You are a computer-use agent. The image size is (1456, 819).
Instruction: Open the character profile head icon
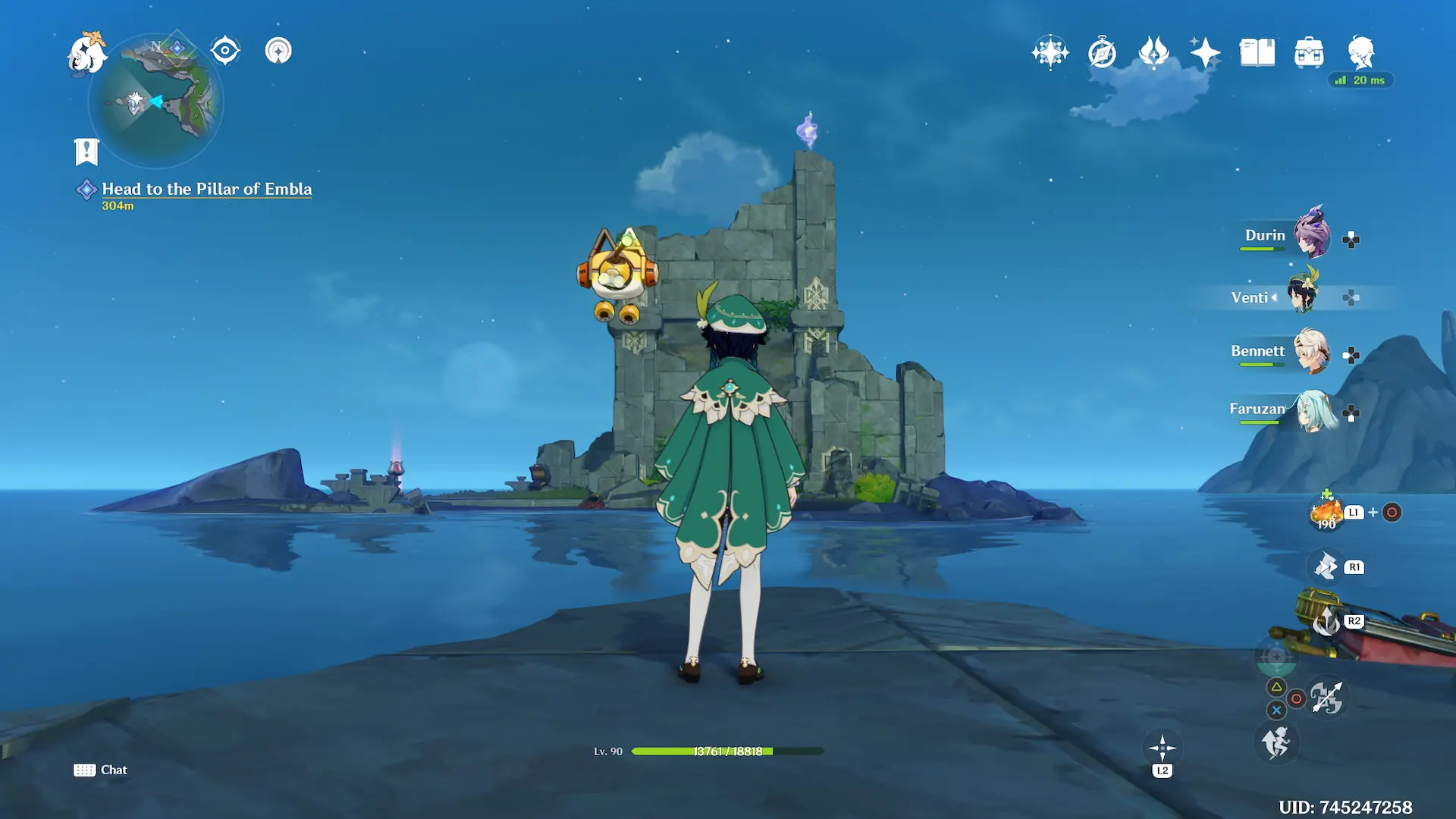point(1361,53)
